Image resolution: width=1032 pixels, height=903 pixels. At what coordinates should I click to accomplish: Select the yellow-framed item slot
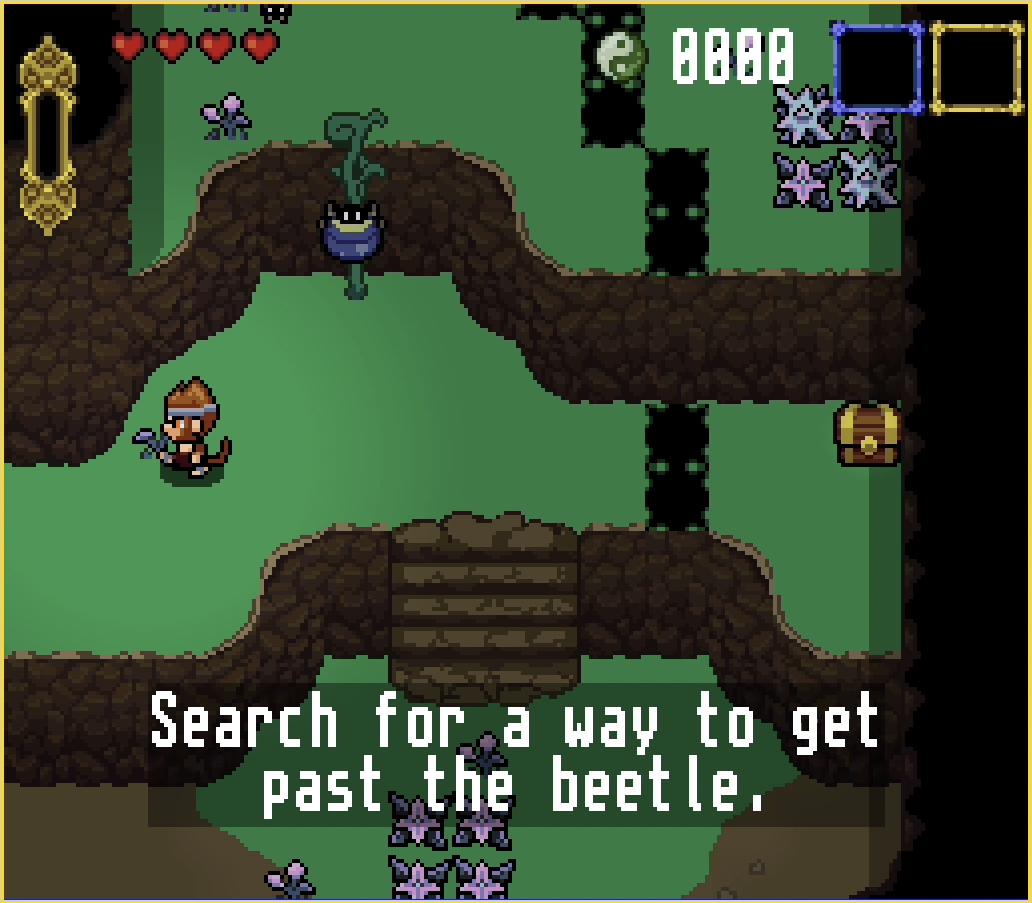click(976, 67)
